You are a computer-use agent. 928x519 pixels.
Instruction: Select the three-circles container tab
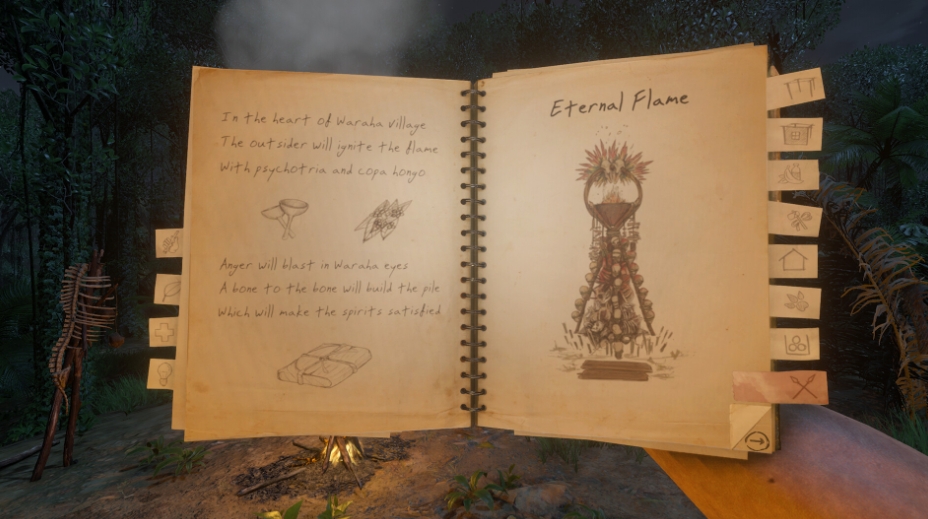[796, 343]
